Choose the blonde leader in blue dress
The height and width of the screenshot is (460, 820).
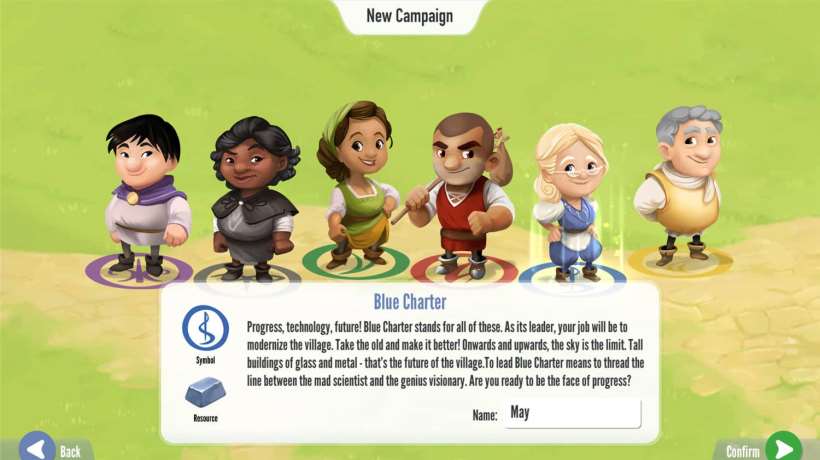[568, 200]
